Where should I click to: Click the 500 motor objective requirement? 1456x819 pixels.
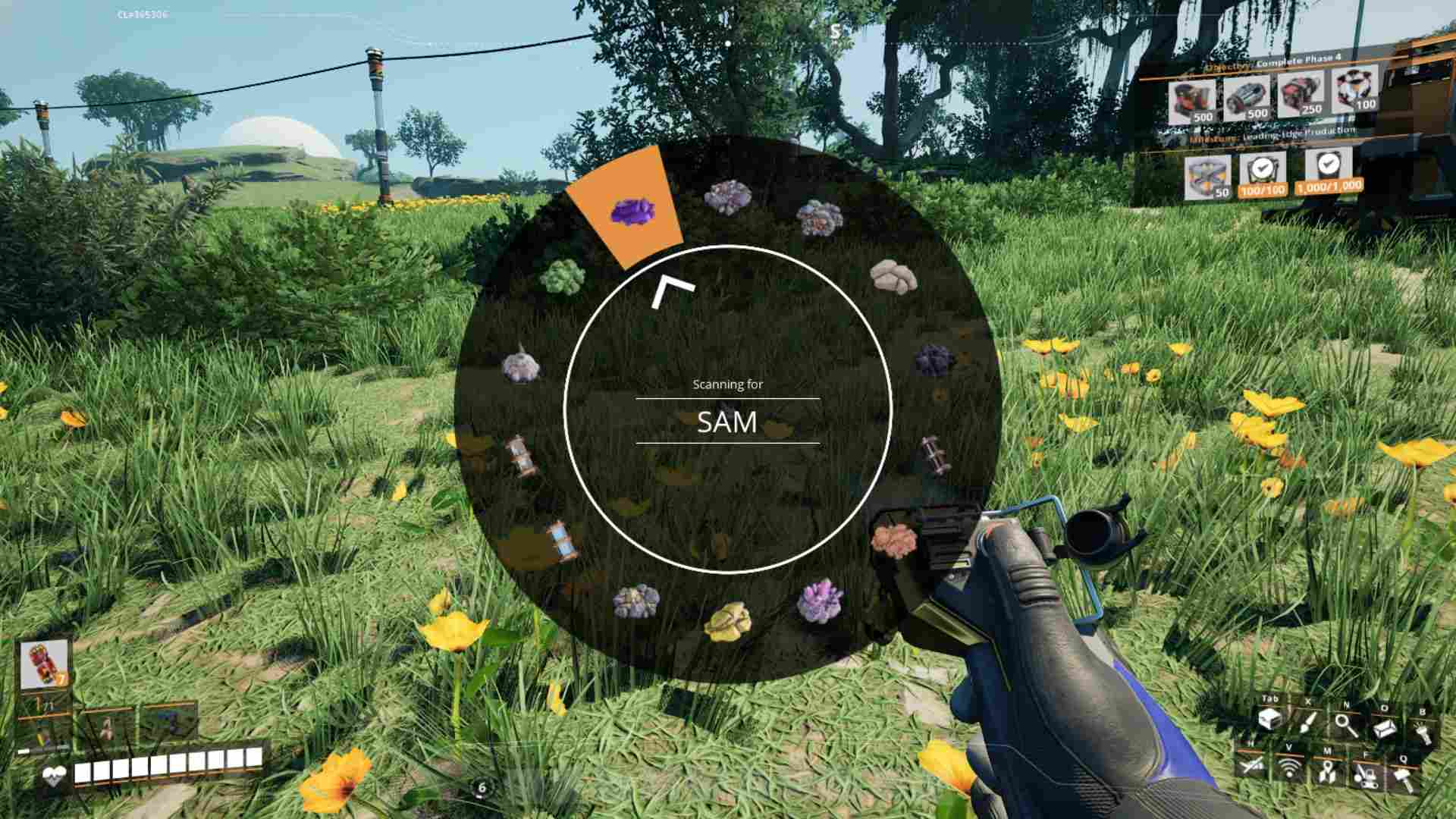point(1249,99)
